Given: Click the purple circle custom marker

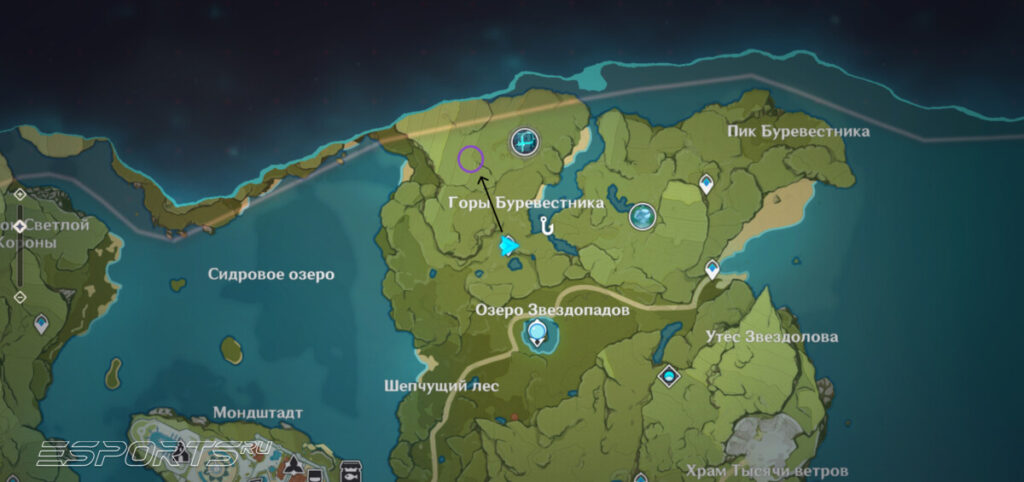Looking at the screenshot, I should point(470,158).
